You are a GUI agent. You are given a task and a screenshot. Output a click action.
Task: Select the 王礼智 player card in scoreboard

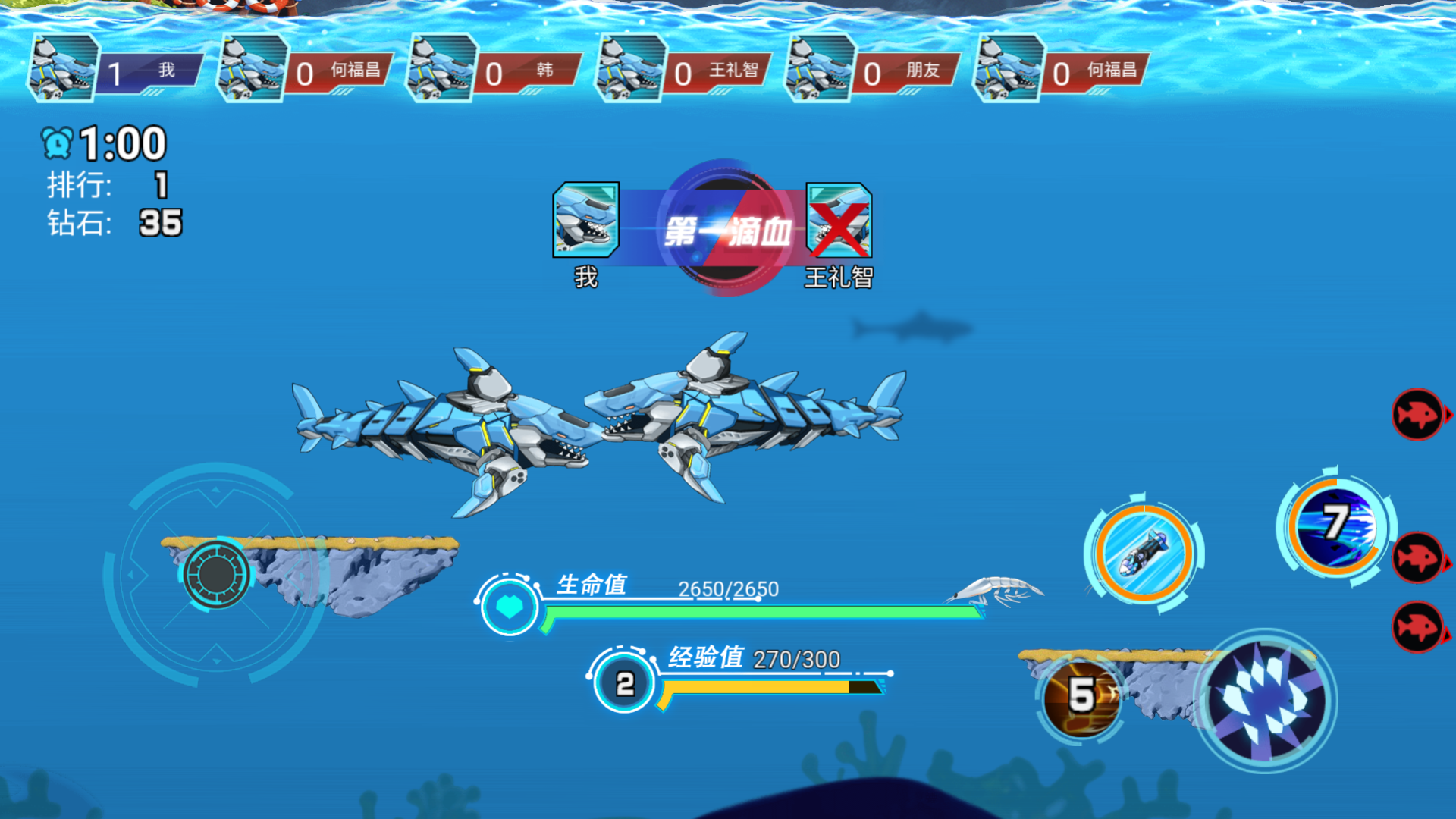coord(684,70)
